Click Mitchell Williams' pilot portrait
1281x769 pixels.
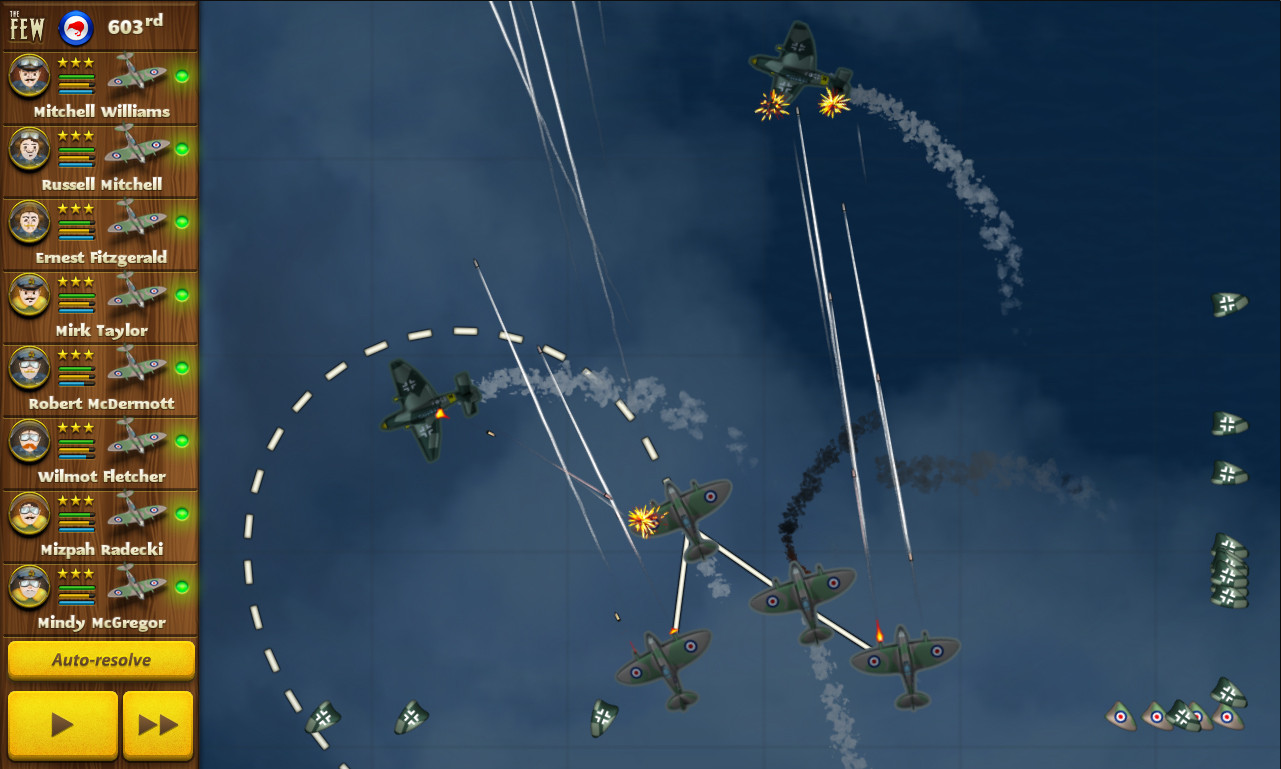click(x=29, y=75)
